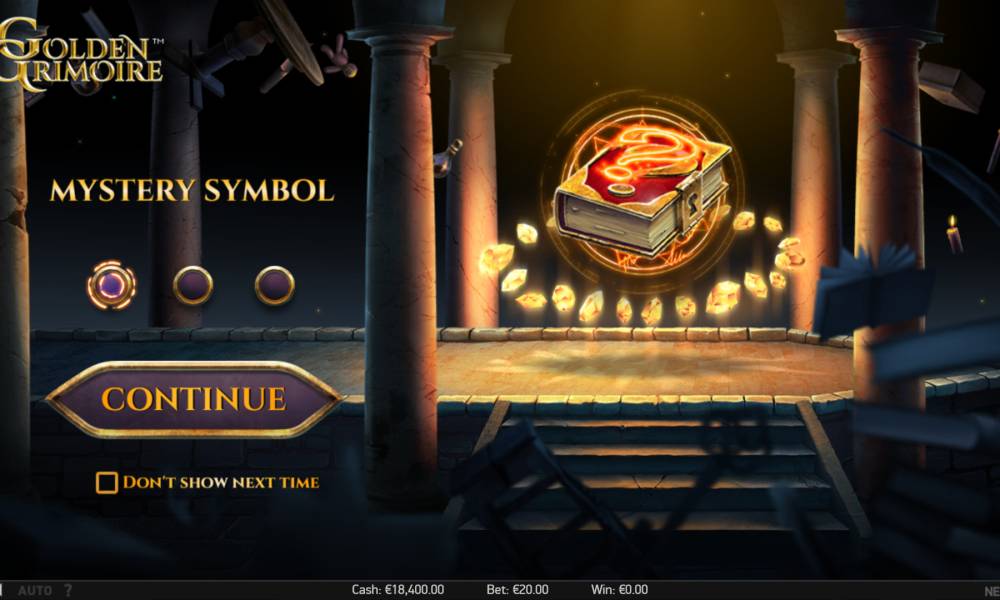Tick the Don't Show Next Time checkbox
The image size is (1000, 600).
[106, 483]
